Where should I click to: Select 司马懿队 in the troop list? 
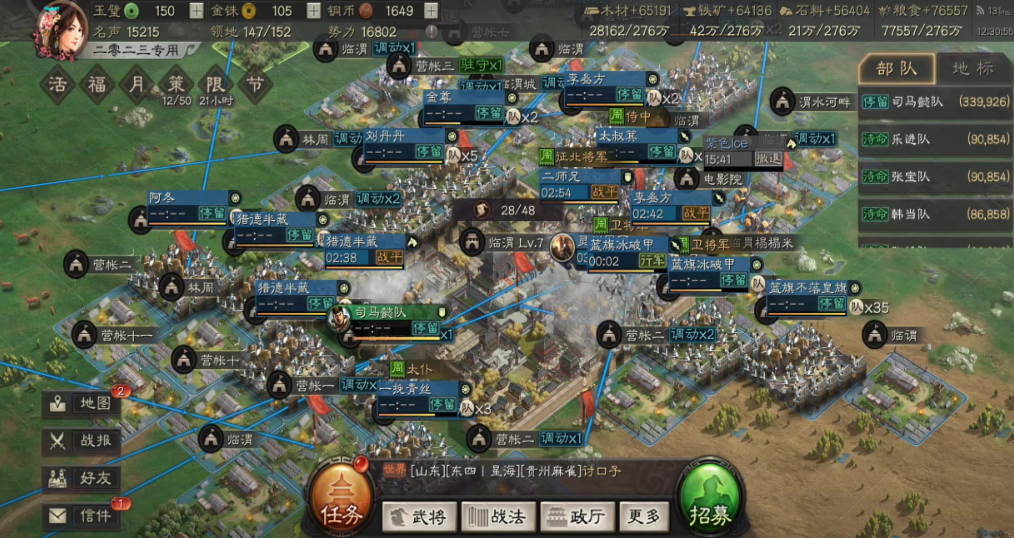(x=934, y=101)
